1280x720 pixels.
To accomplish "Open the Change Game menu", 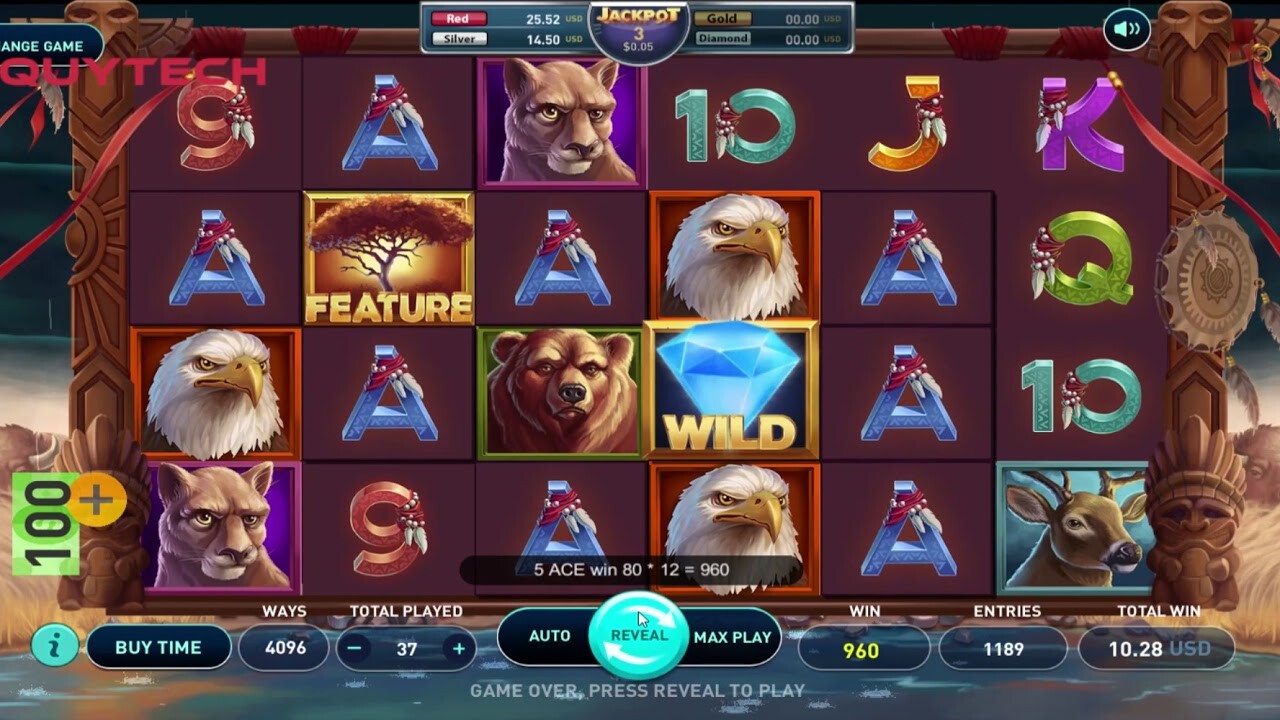I will 45,47.
